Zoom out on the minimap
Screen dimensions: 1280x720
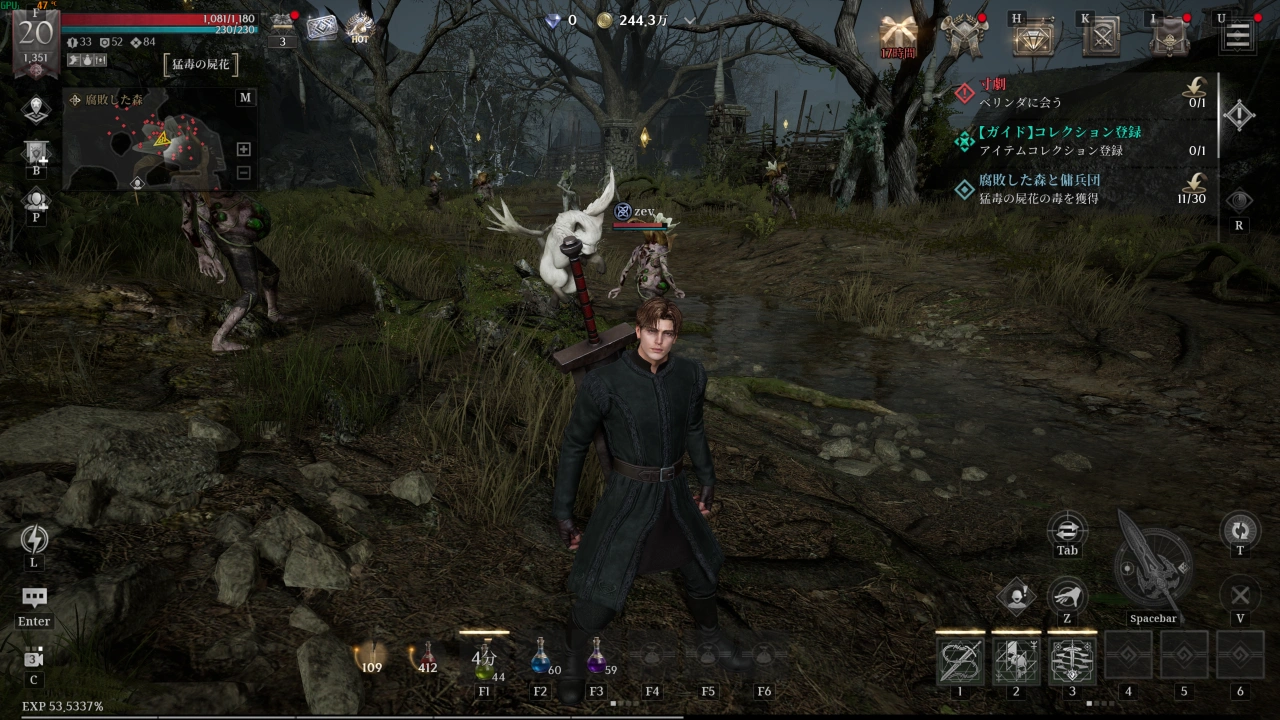pyautogui.click(x=243, y=172)
